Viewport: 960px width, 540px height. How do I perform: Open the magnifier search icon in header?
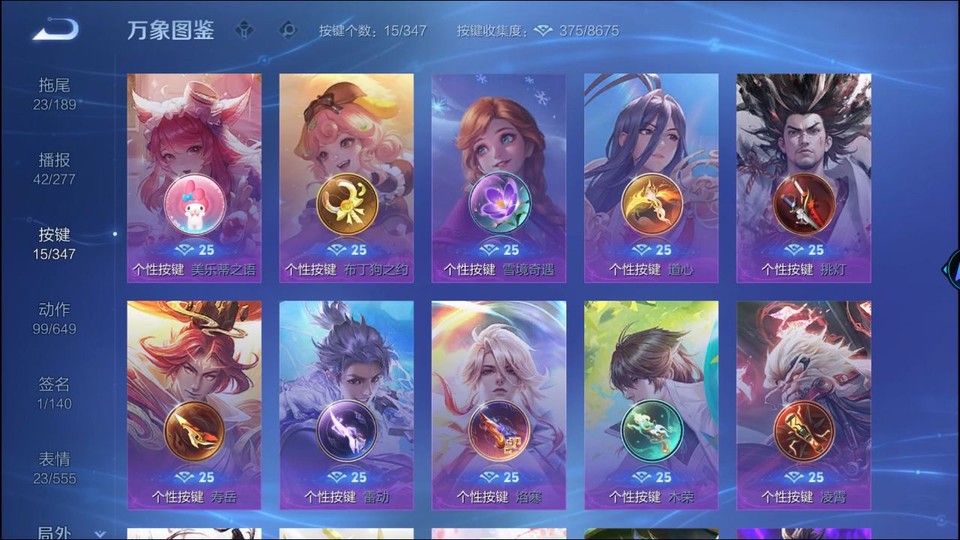click(x=288, y=30)
